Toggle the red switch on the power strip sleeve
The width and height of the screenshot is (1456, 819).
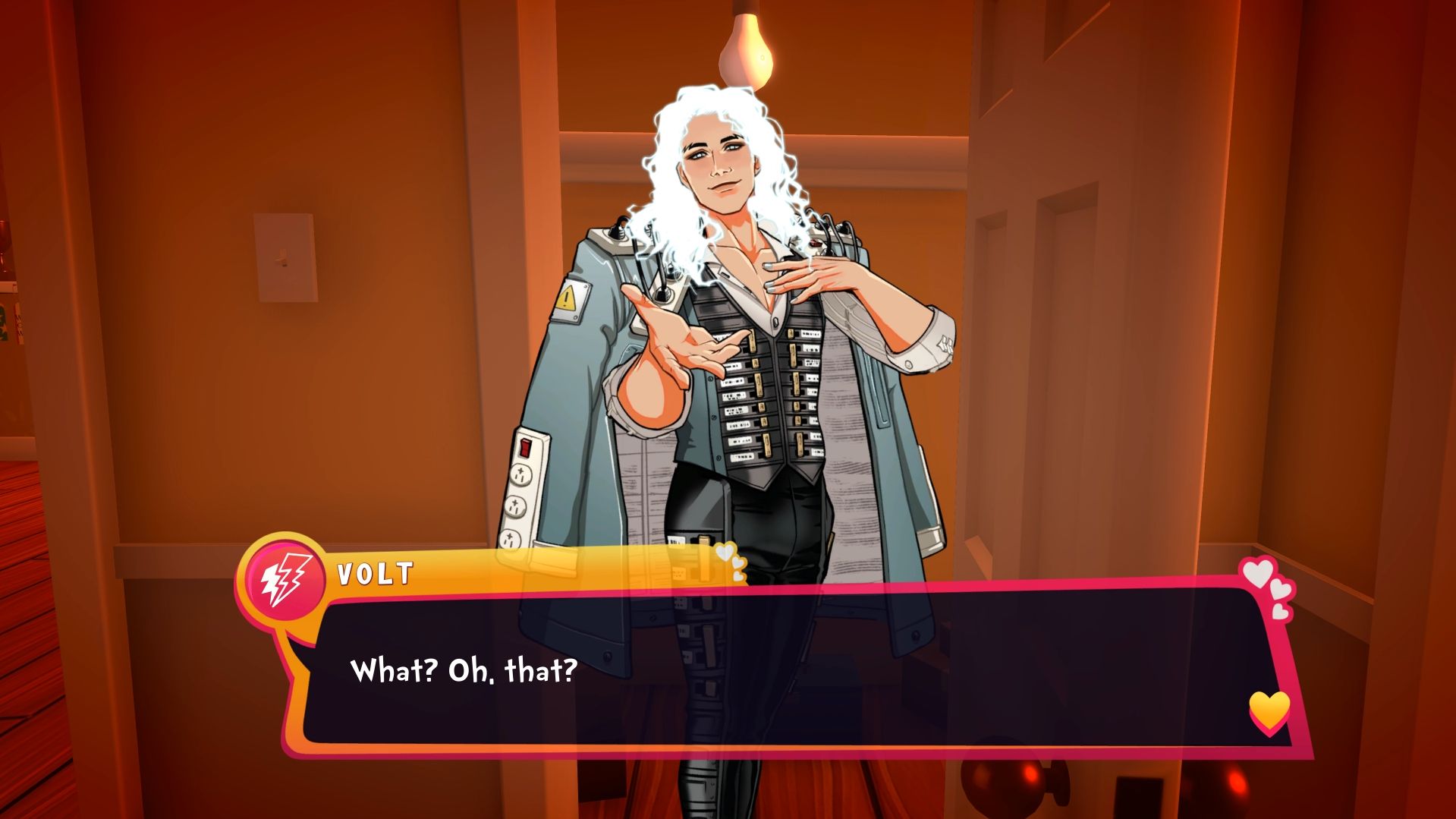pyautogui.click(x=524, y=448)
